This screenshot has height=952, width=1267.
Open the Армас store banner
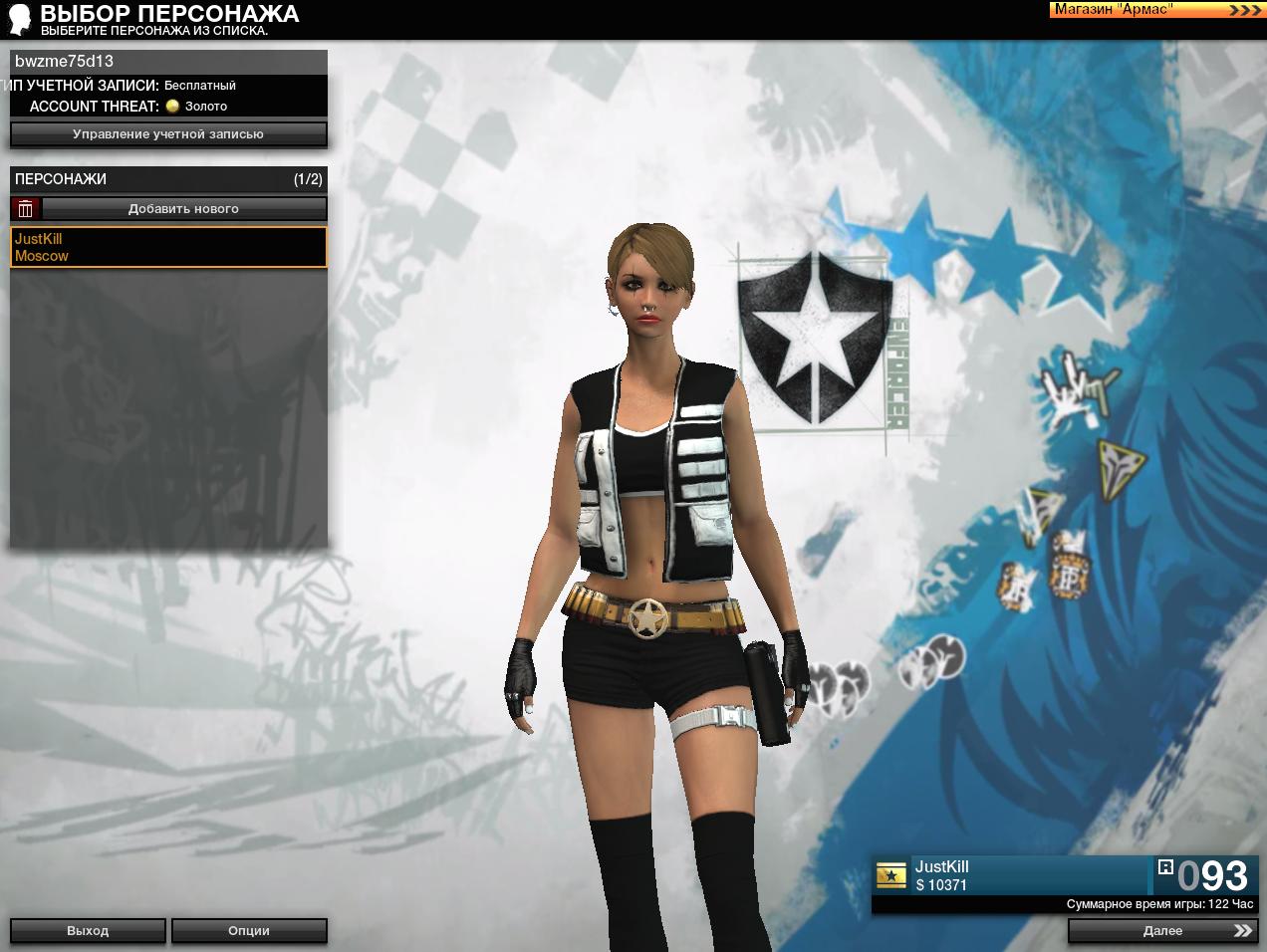tap(1156, 10)
